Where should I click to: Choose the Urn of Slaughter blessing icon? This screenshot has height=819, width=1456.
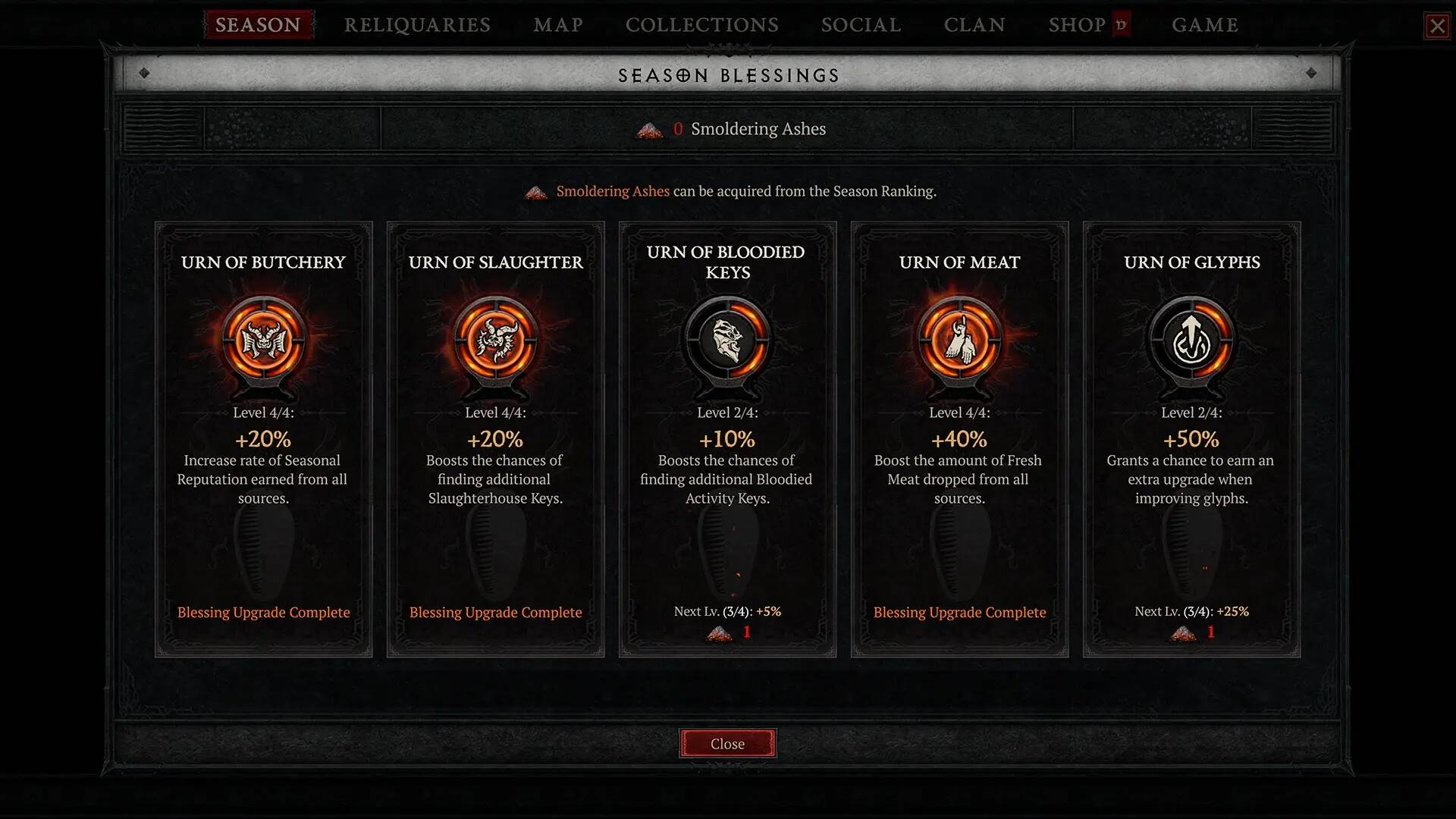(495, 340)
